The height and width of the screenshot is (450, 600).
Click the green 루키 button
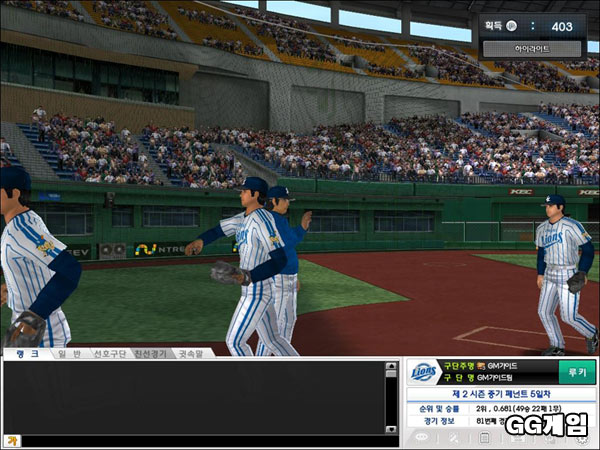(575, 372)
